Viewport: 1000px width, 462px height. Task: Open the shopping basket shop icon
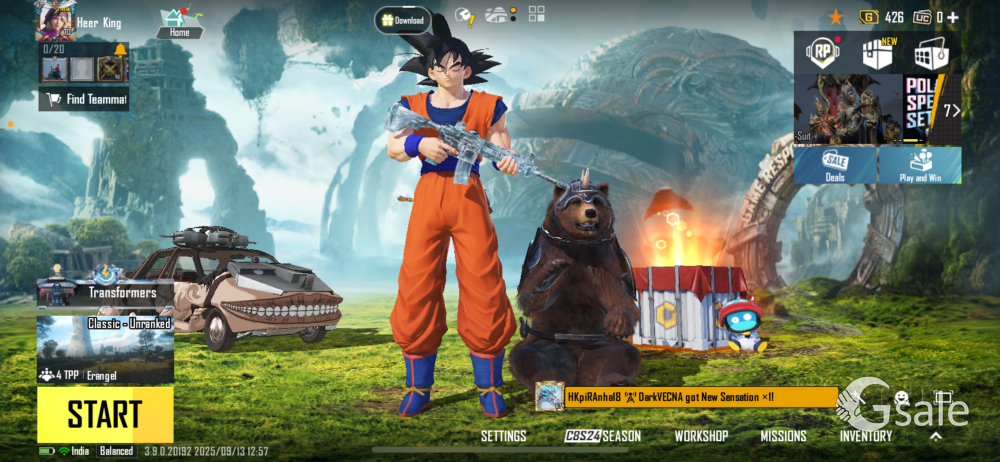coord(930,54)
